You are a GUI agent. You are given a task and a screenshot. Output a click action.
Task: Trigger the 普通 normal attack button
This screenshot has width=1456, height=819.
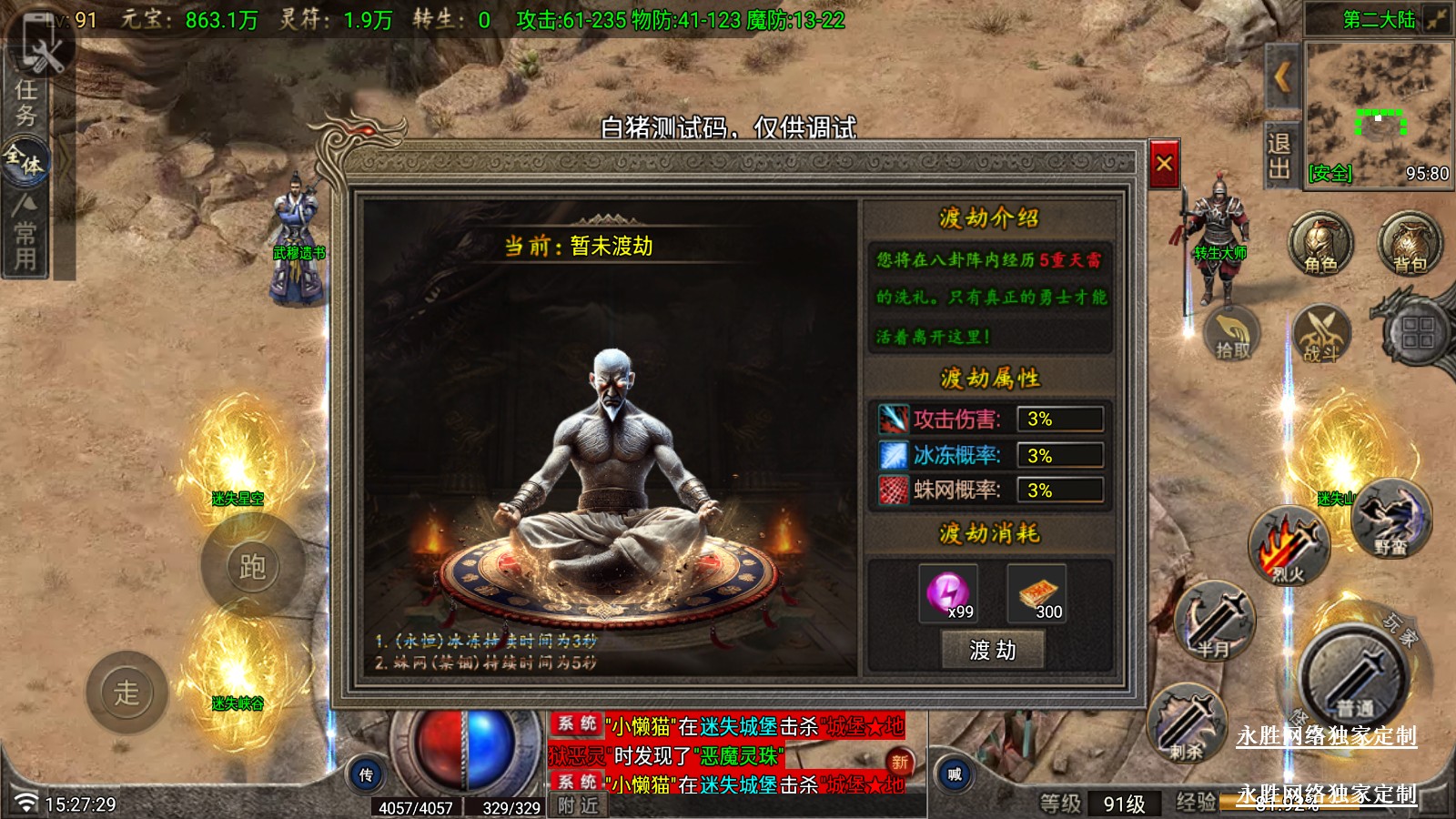point(1353,678)
